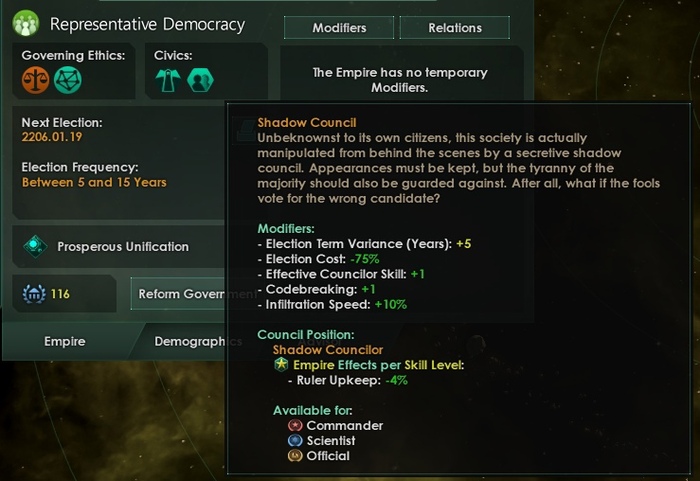Open the Modifiers panel
Viewport: 700px width, 481px height.
point(340,28)
